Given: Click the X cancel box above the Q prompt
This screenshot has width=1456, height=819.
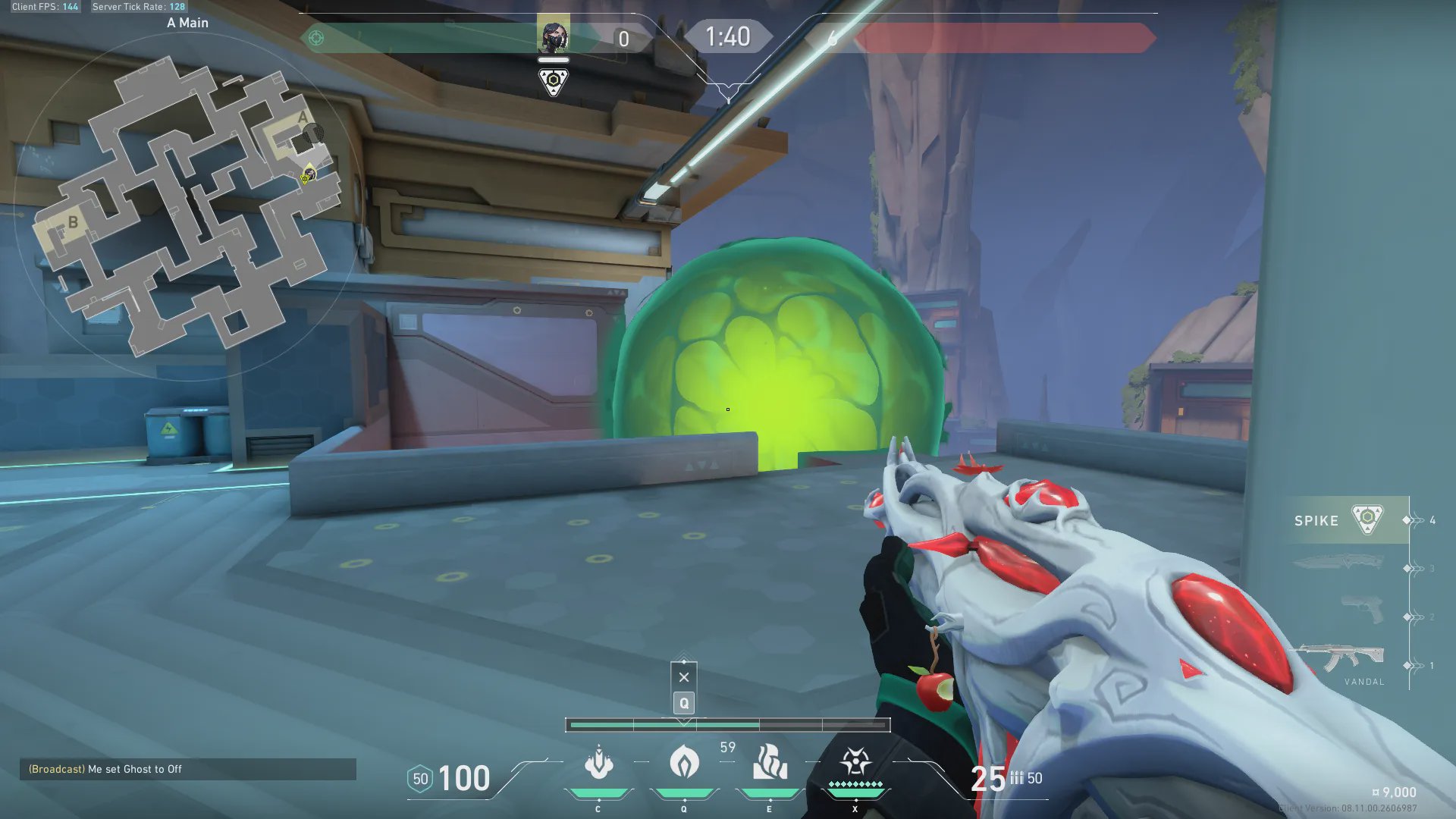Looking at the screenshot, I should [684, 677].
